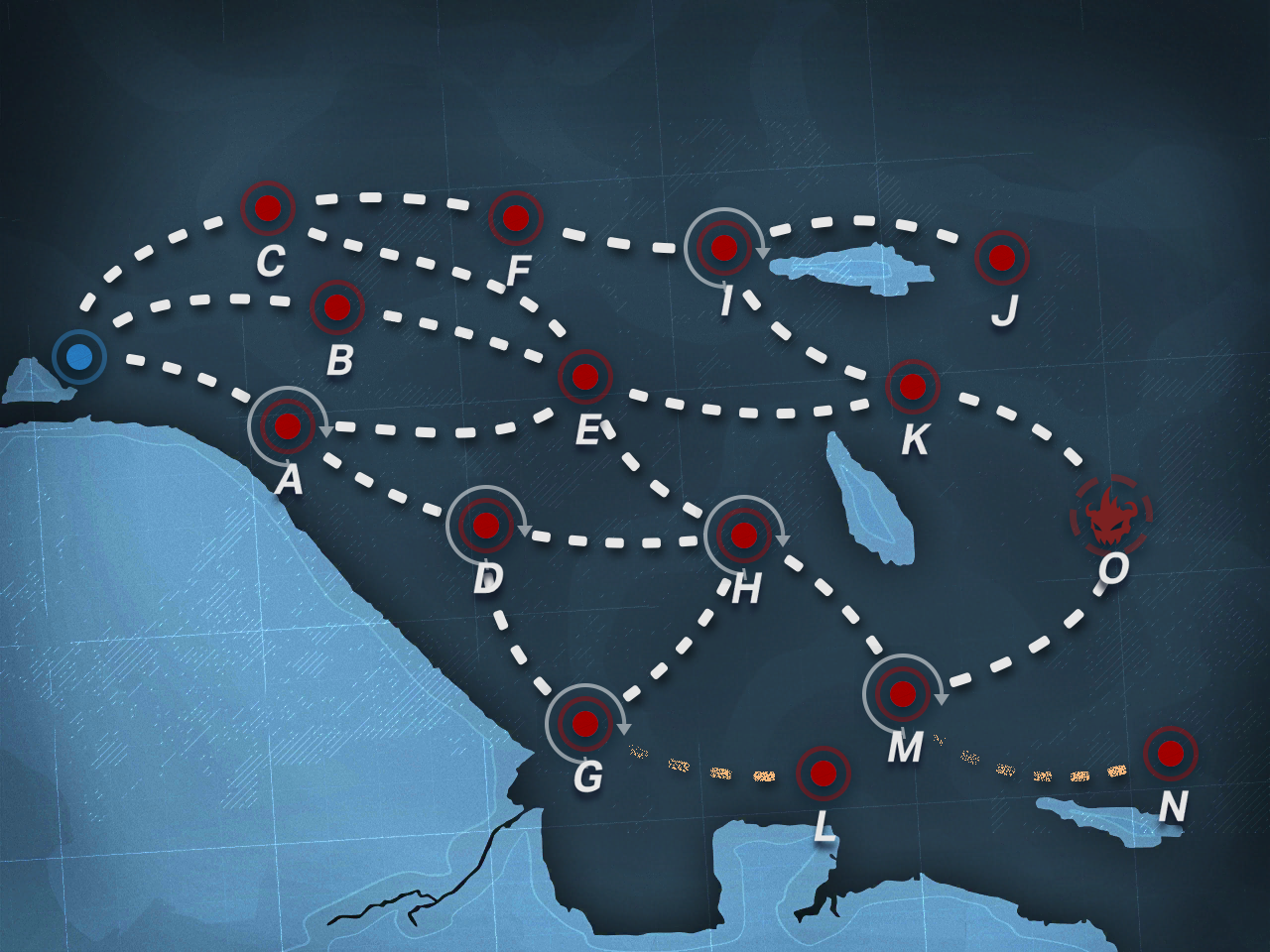Pick map node D
The height and width of the screenshot is (952, 1270).
(486, 526)
